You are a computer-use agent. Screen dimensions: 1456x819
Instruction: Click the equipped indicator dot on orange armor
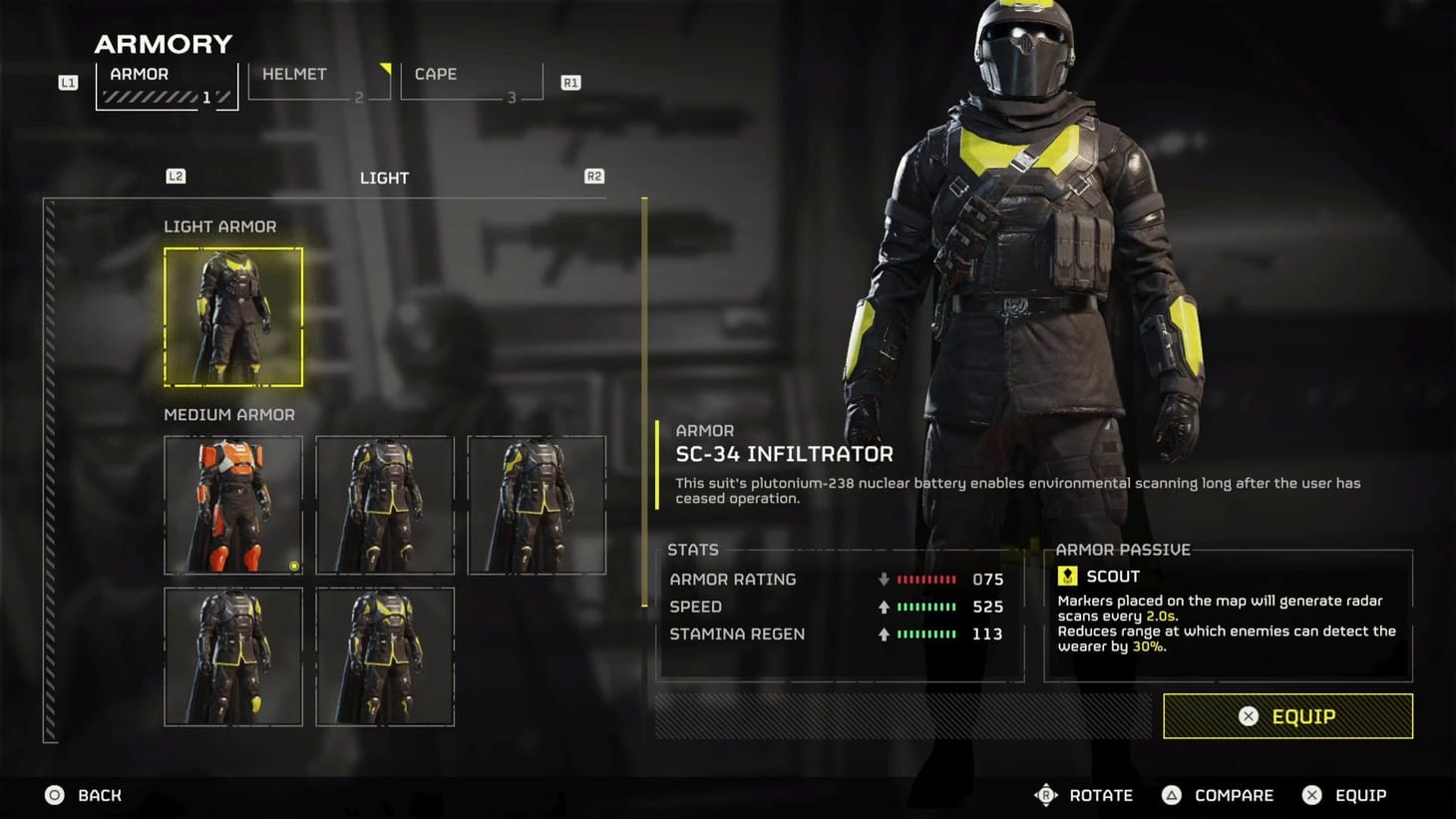tap(294, 566)
